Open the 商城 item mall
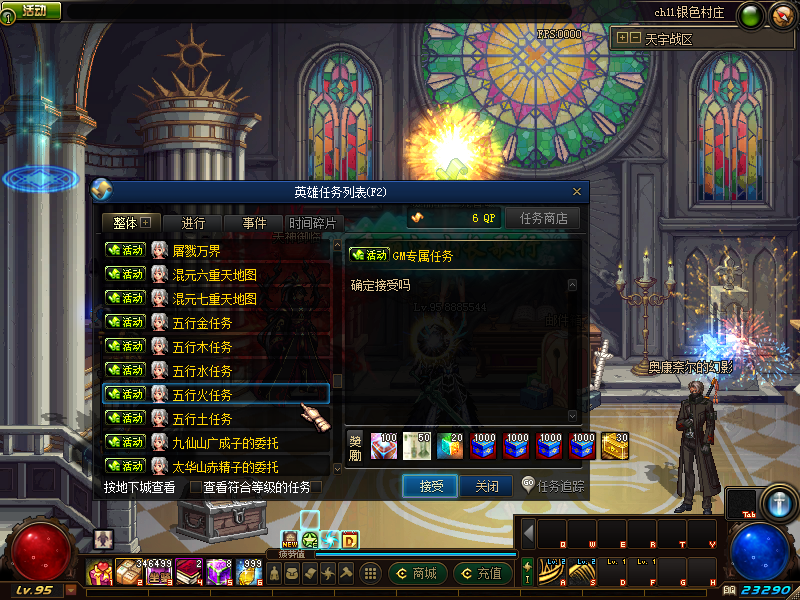 [416, 573]
